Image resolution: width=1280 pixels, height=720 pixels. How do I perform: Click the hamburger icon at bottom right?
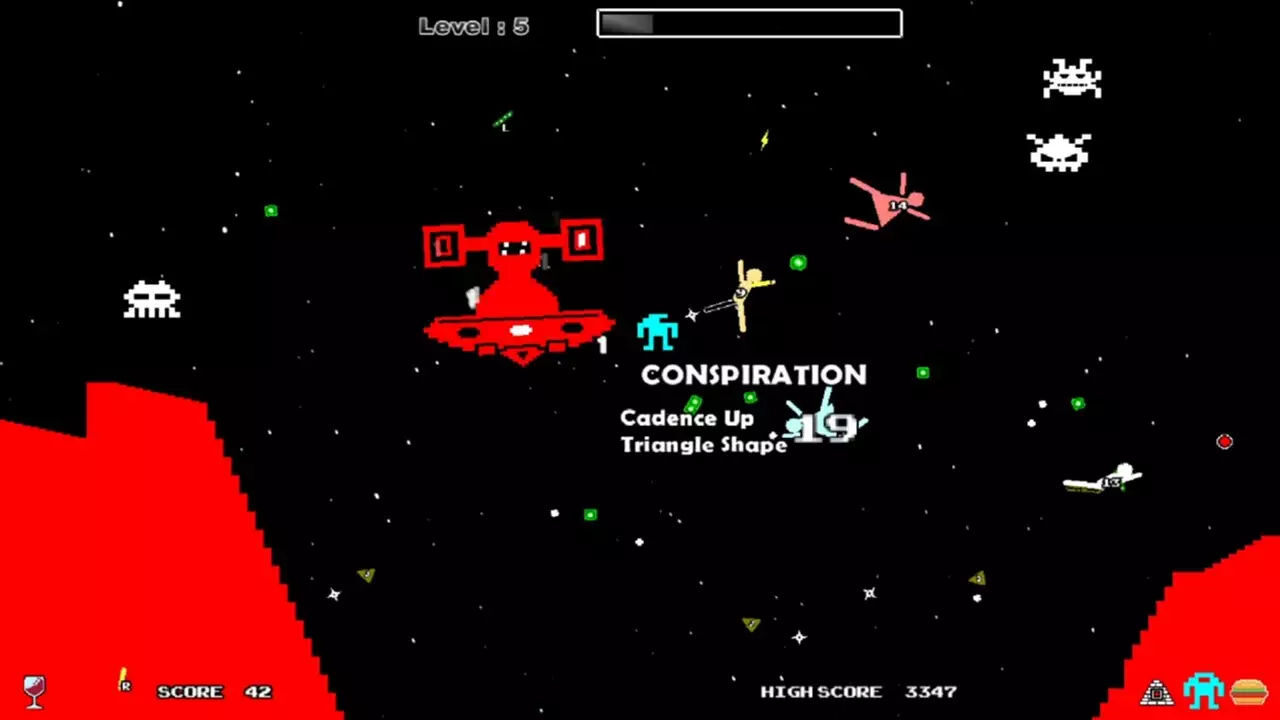coord(1252,690)
